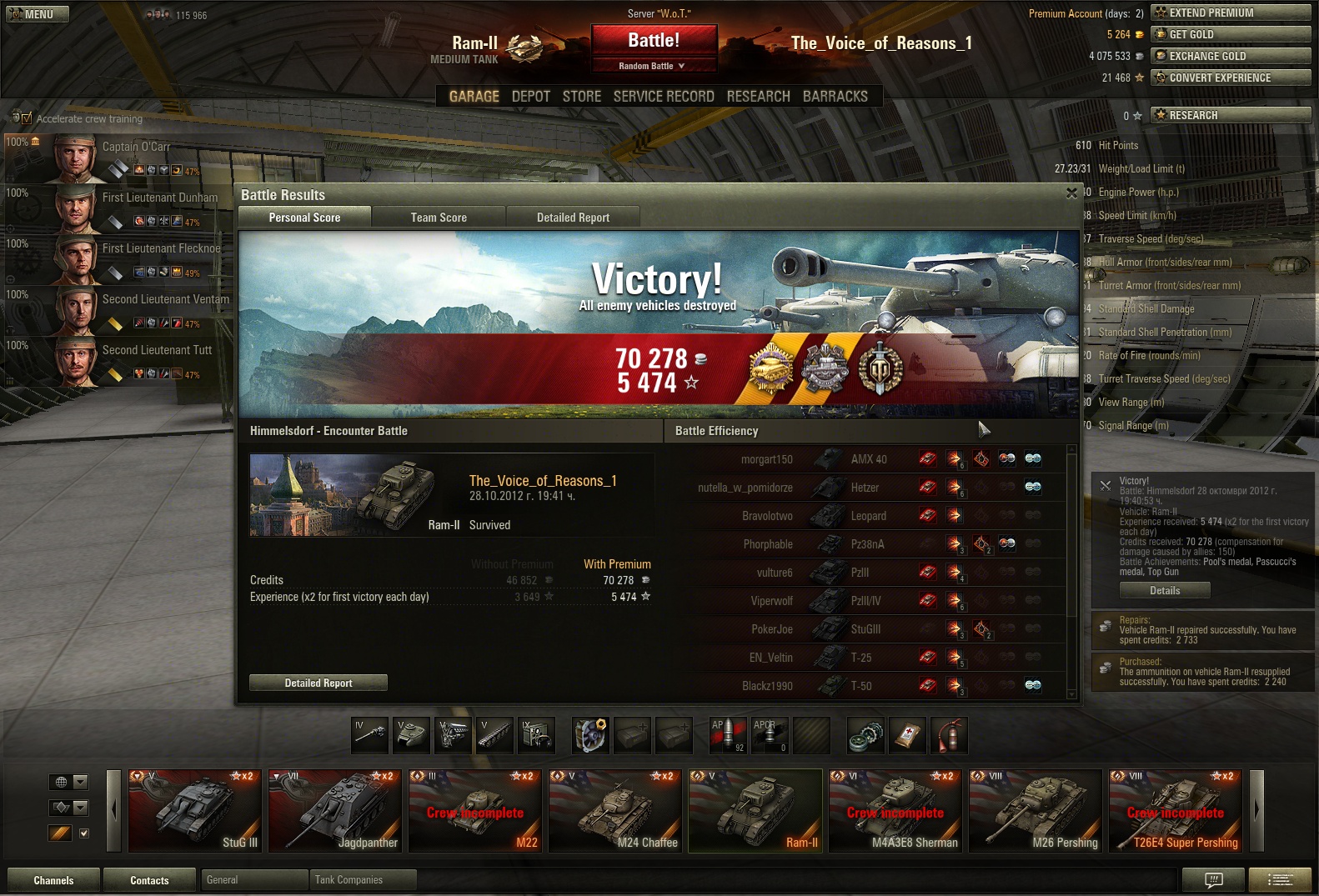Start a match with the red Battle! button
The width and height of the screenshot is (1319, 896).
click(x=654, y=40)
